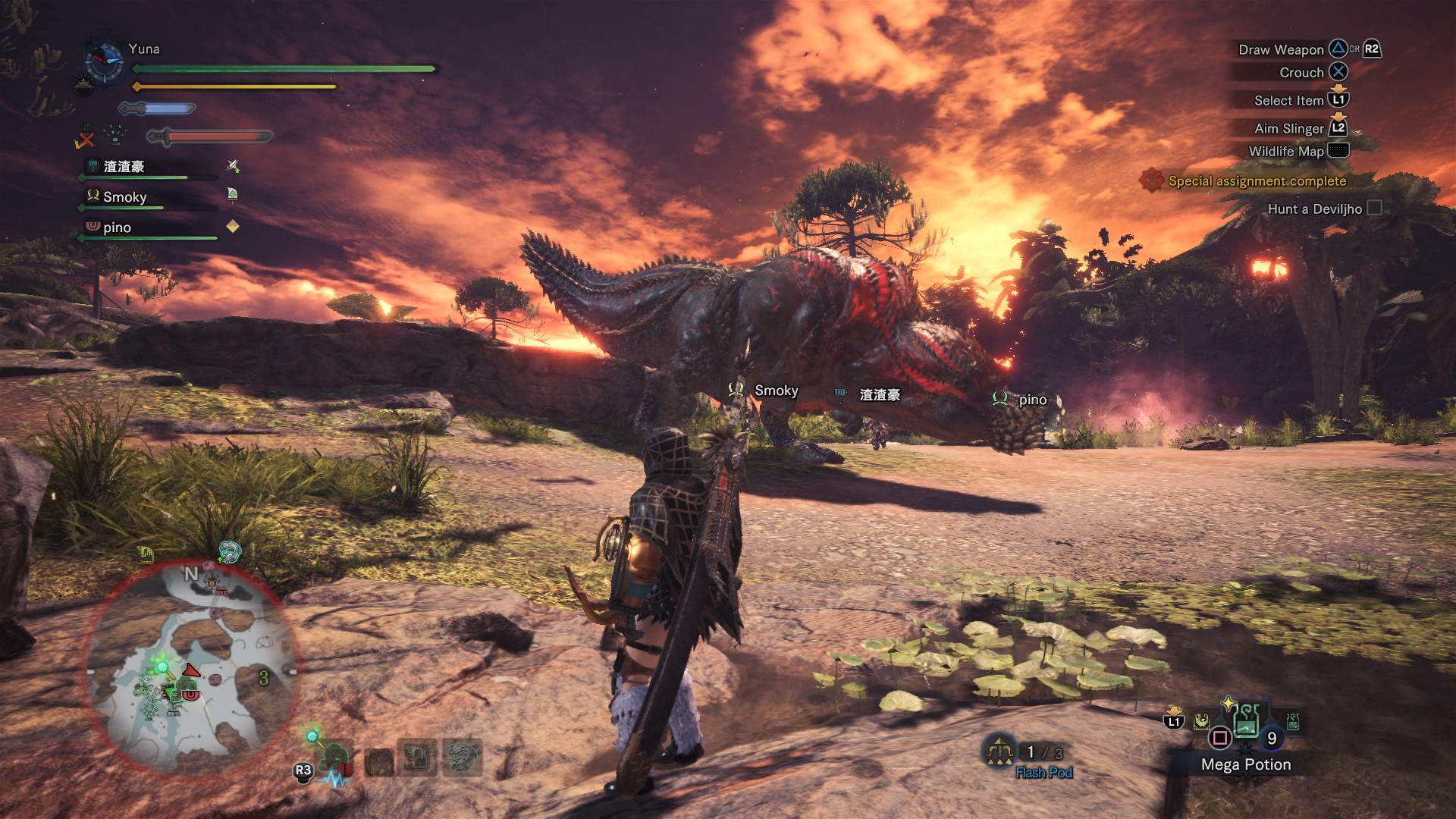Click the red large-monster marker on minimap

(191, 670)
